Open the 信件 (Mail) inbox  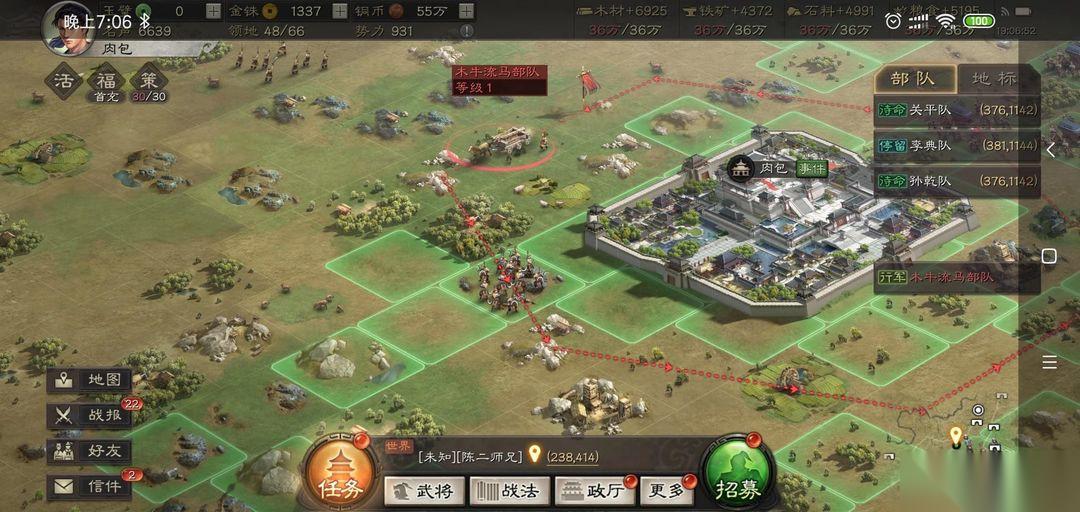[x=90, y=487]
